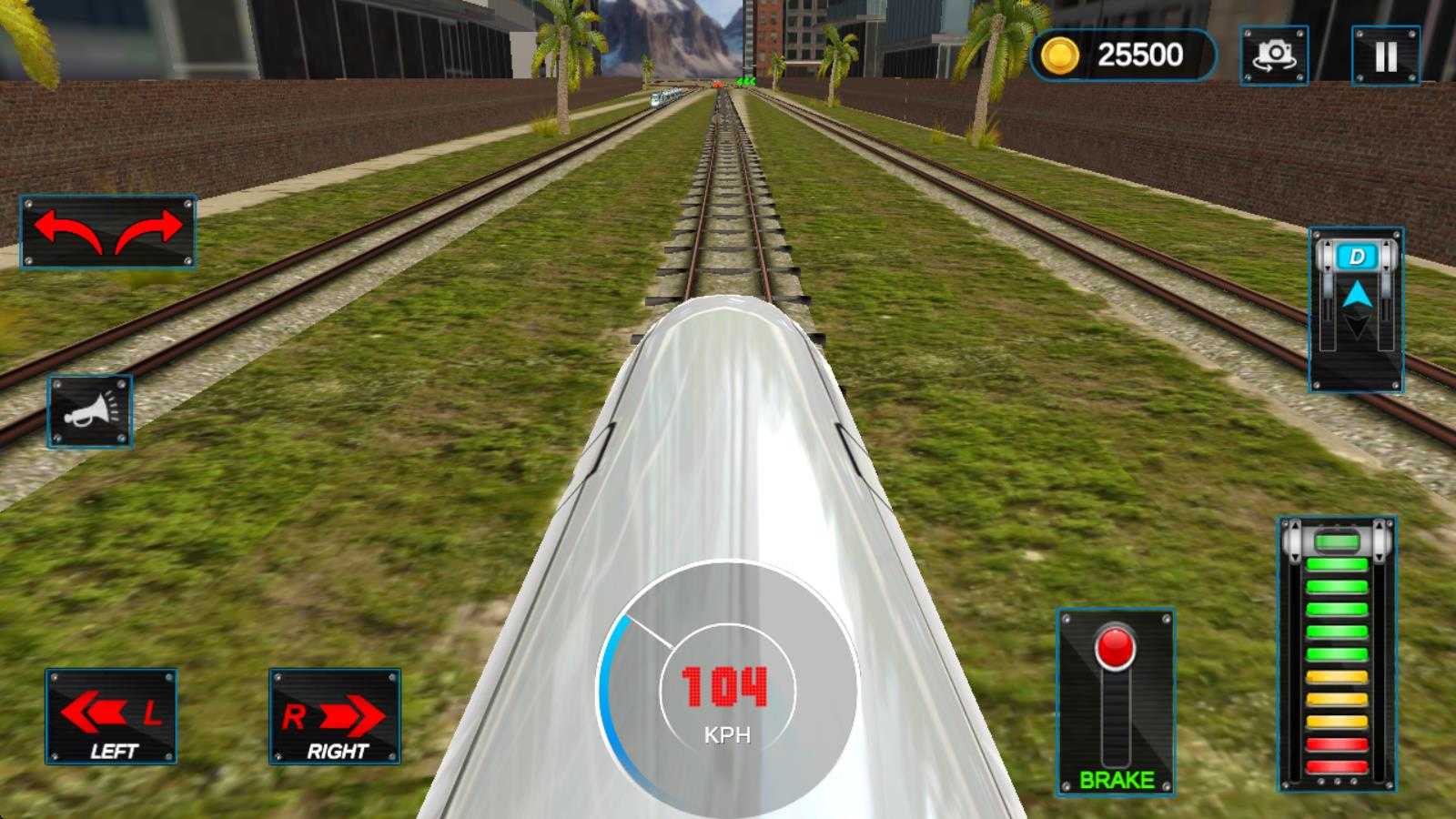Sound the train horn

click(x=89, y=411)
